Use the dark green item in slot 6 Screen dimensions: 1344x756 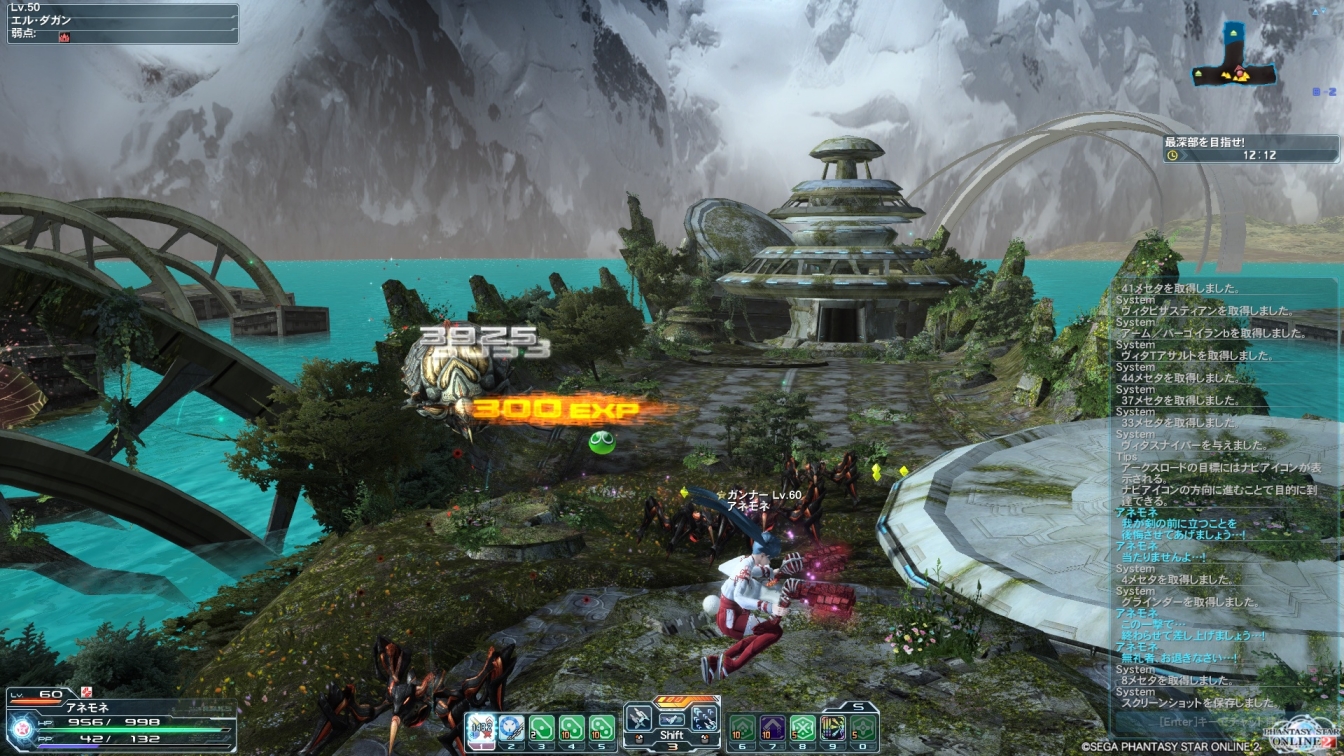tap(742, 728)
